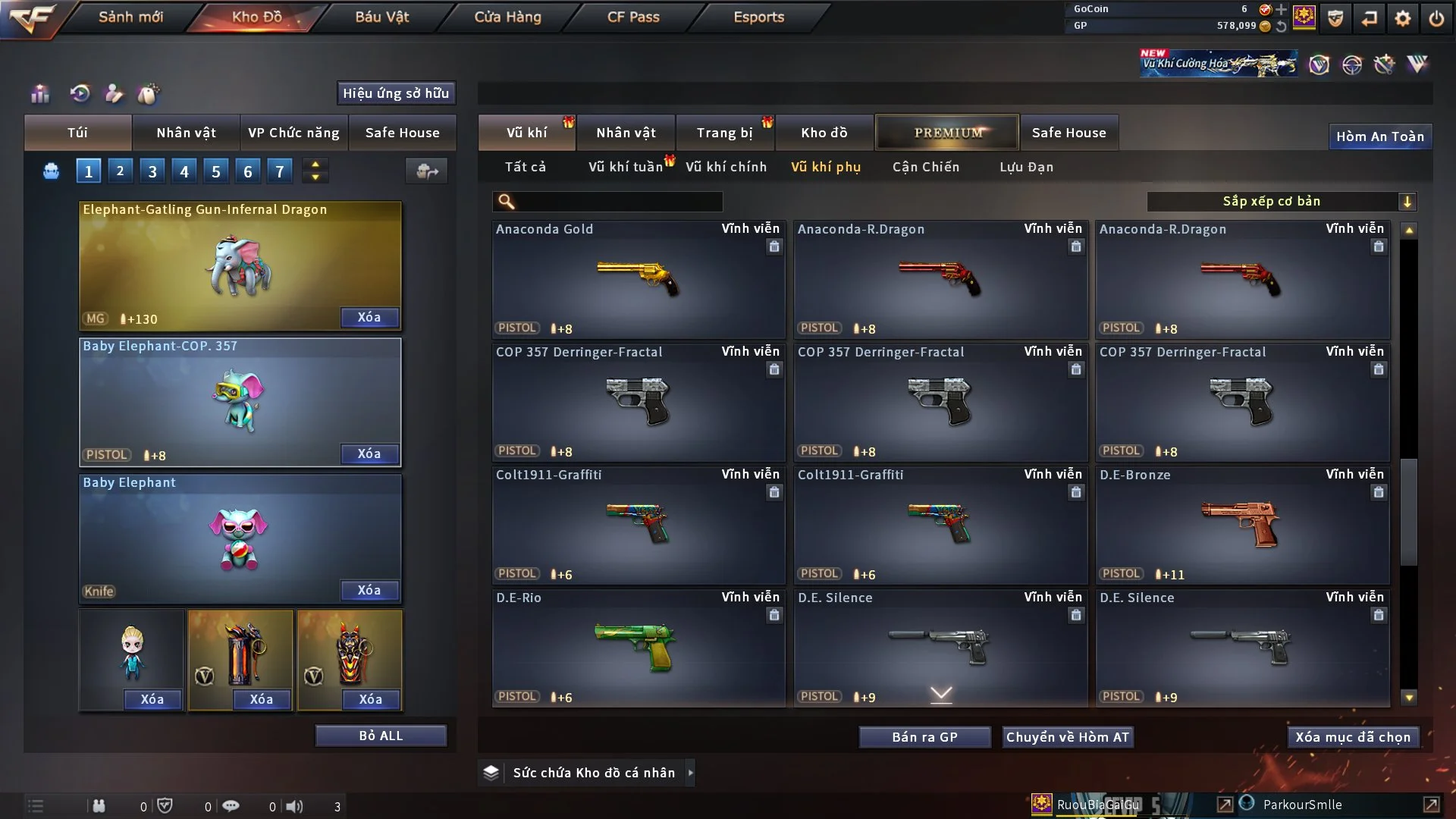Viewport: 1456px width, 819px height.
Task: Click the Bán ra GP button
Action: [x=924, y=737]
